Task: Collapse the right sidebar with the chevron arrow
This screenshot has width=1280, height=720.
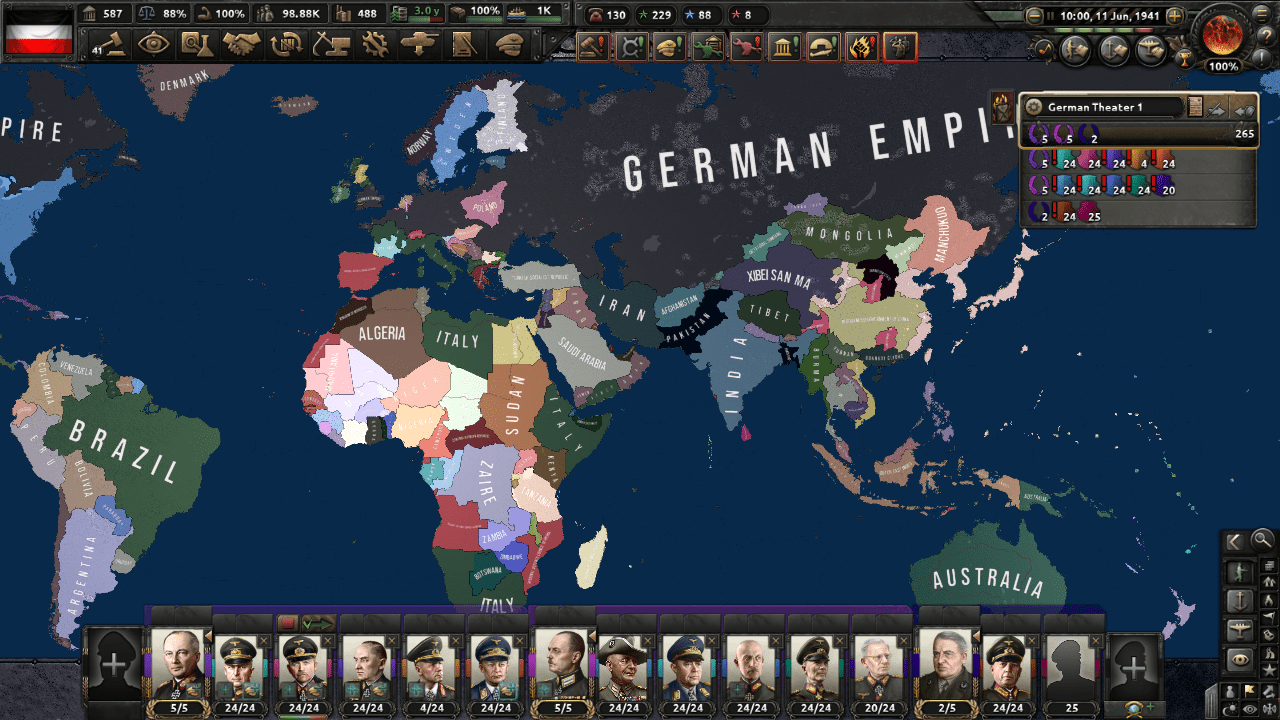Action: click(1235, 541)
